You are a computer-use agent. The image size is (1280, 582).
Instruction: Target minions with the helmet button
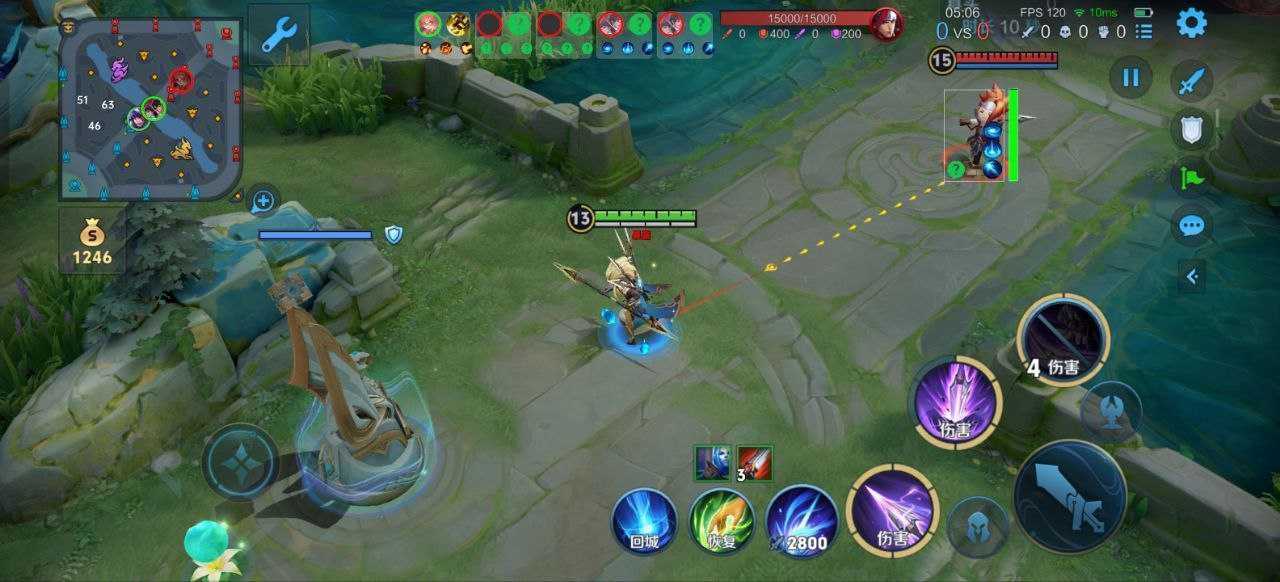pyautogui.click(x=977, y=527)
